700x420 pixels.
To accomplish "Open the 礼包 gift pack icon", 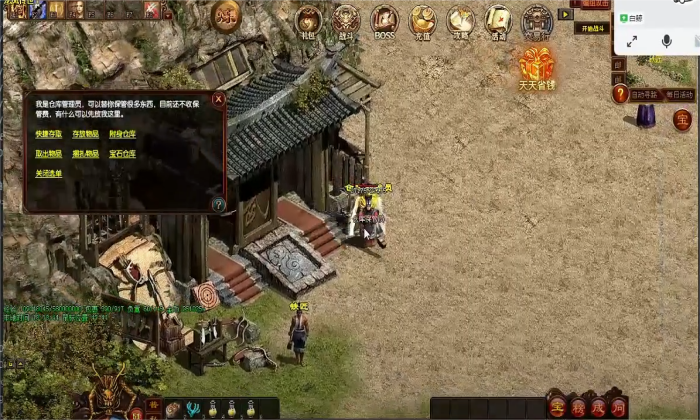I will [308, 19].
